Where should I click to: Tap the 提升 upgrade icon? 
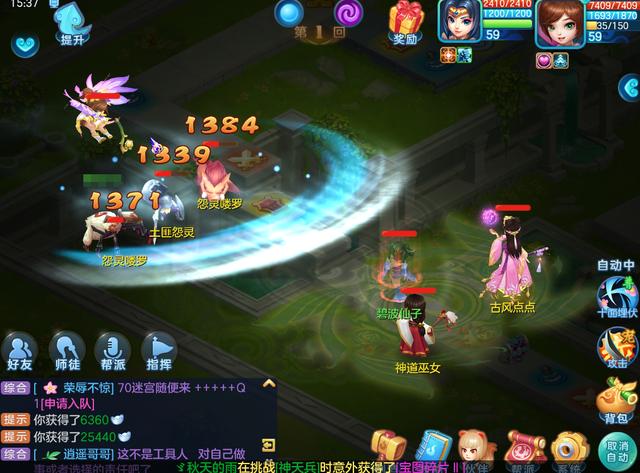pos(71,23)
